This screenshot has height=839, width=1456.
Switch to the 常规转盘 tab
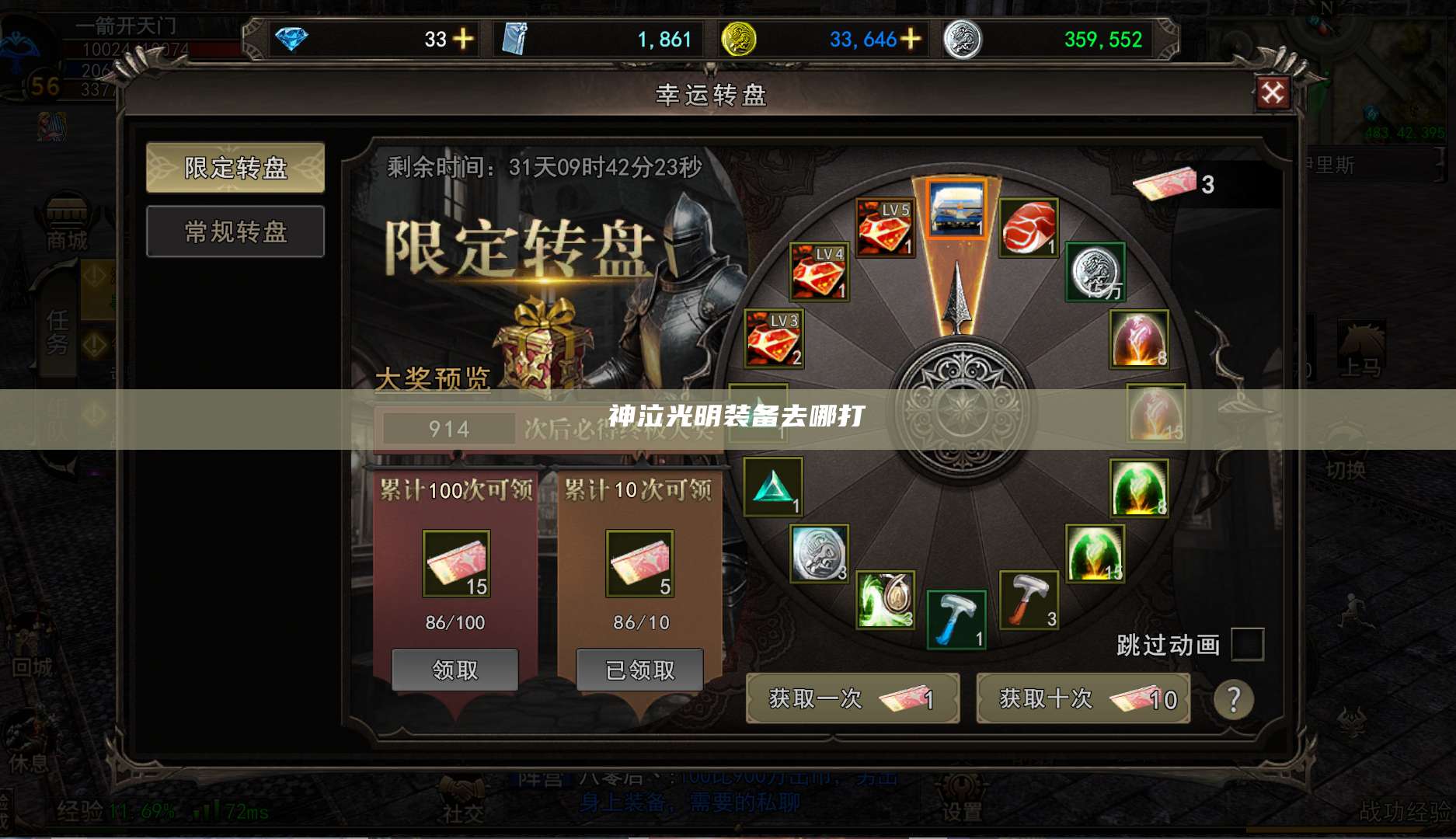[x=235, y=233]
